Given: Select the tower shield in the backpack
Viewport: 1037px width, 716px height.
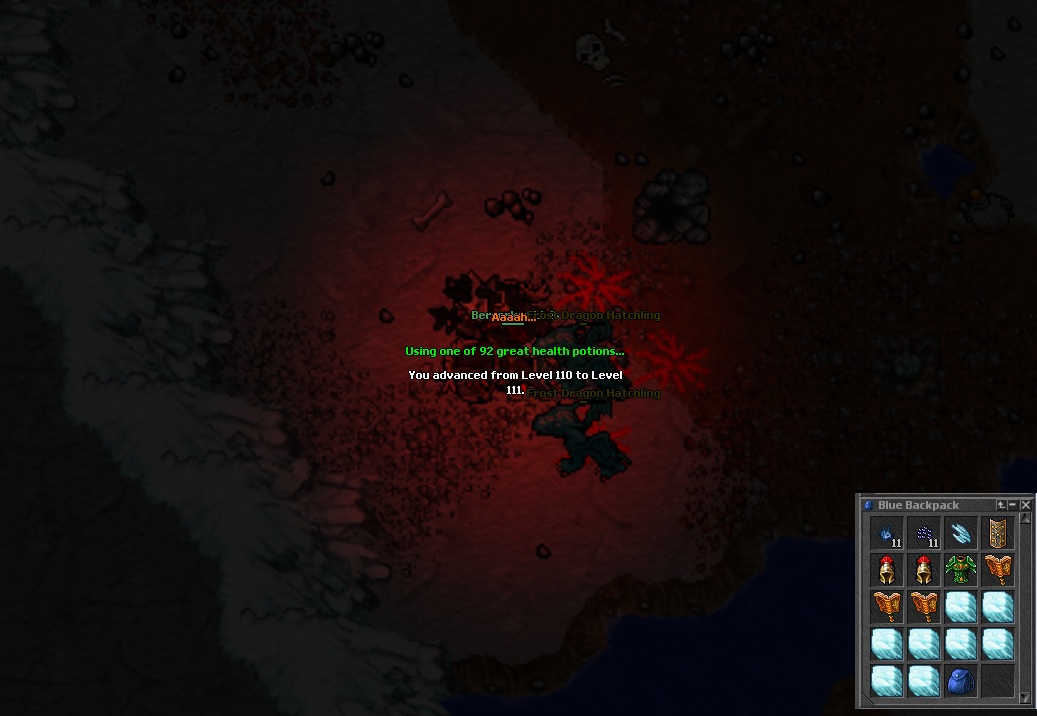Looking at the screenshot, I should click(998, 533).
